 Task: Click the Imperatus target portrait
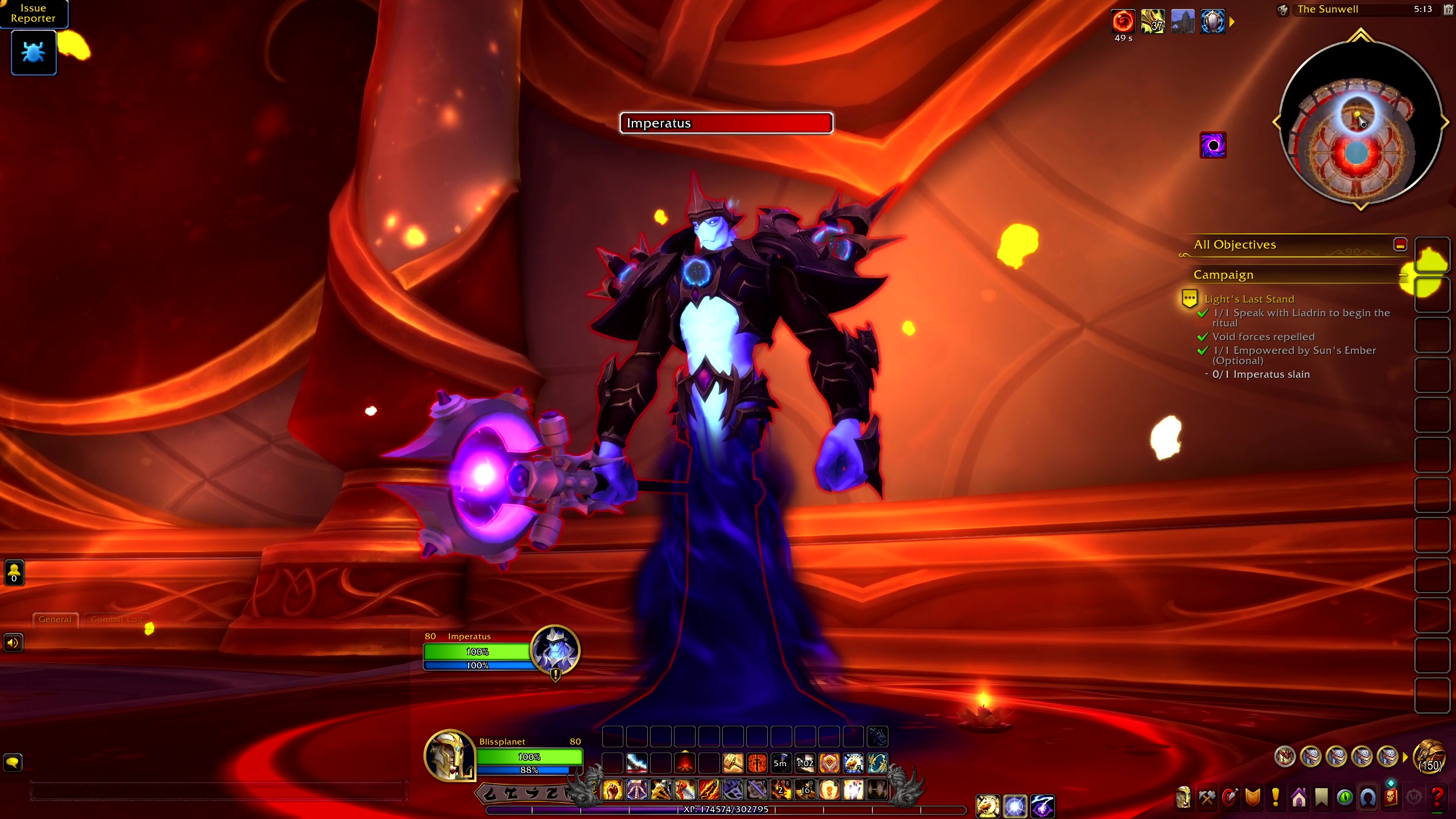tap(555, 650)
